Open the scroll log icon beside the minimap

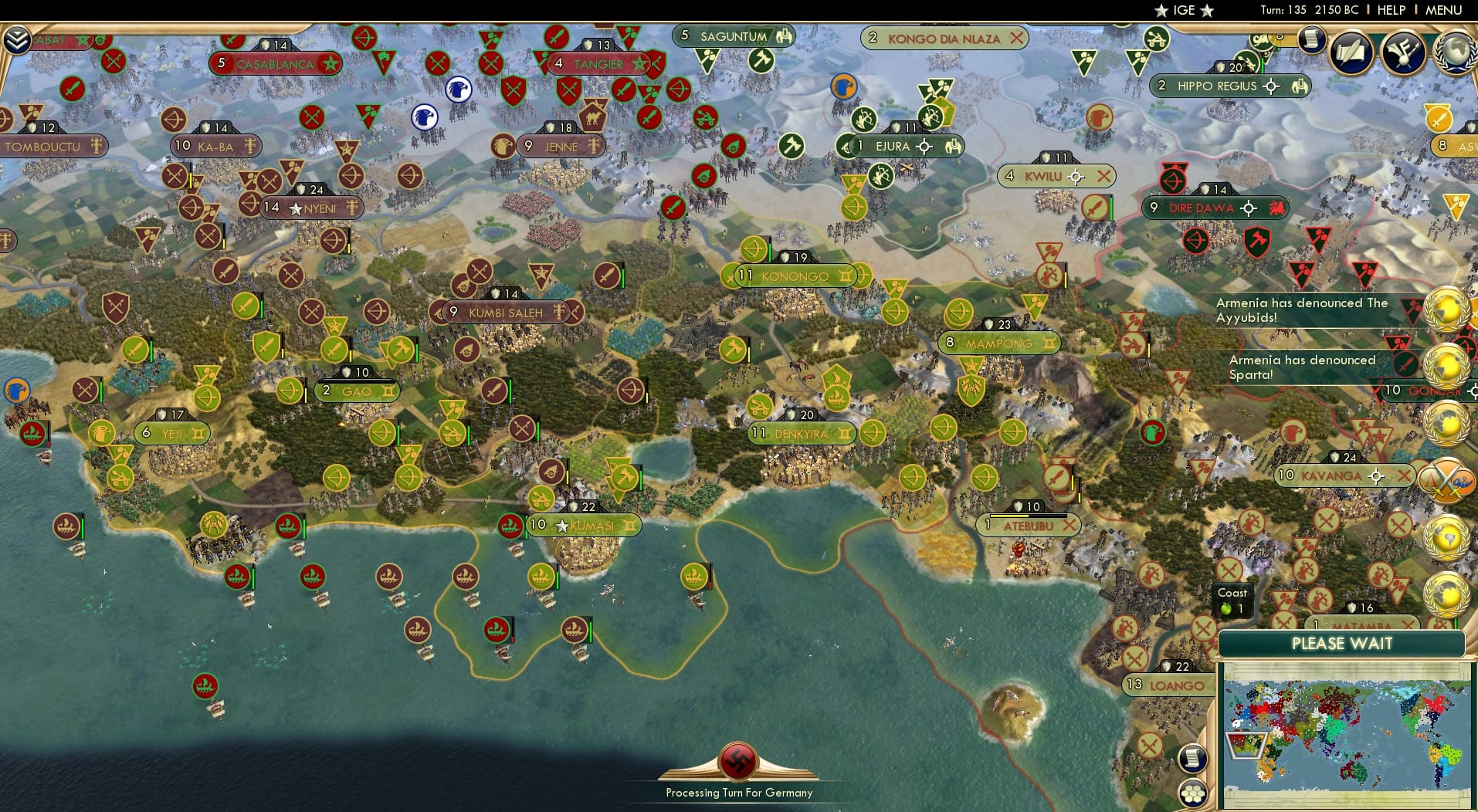1192,759
